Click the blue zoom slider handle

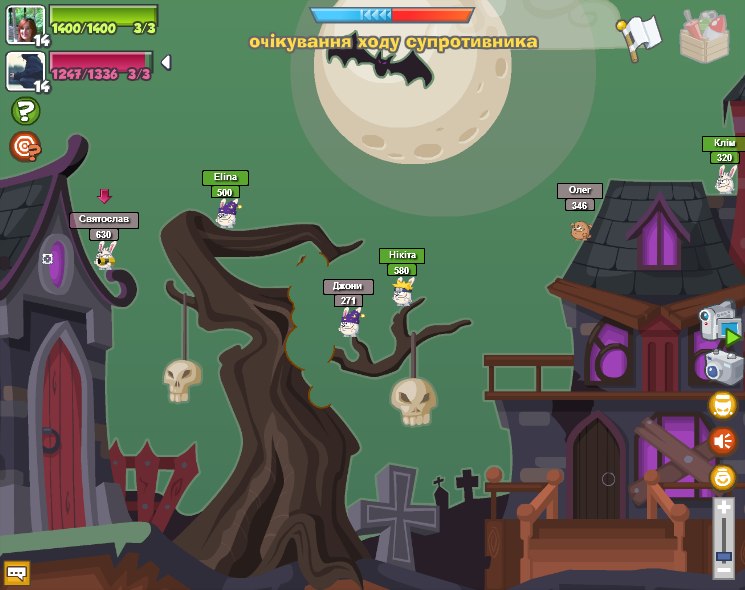723,555
